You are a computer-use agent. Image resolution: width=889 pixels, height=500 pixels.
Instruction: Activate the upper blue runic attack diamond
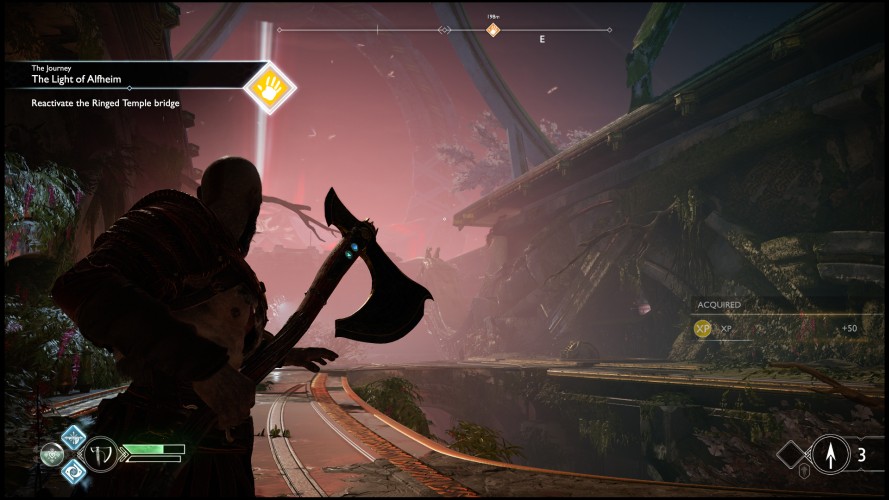tap(73, 437)
